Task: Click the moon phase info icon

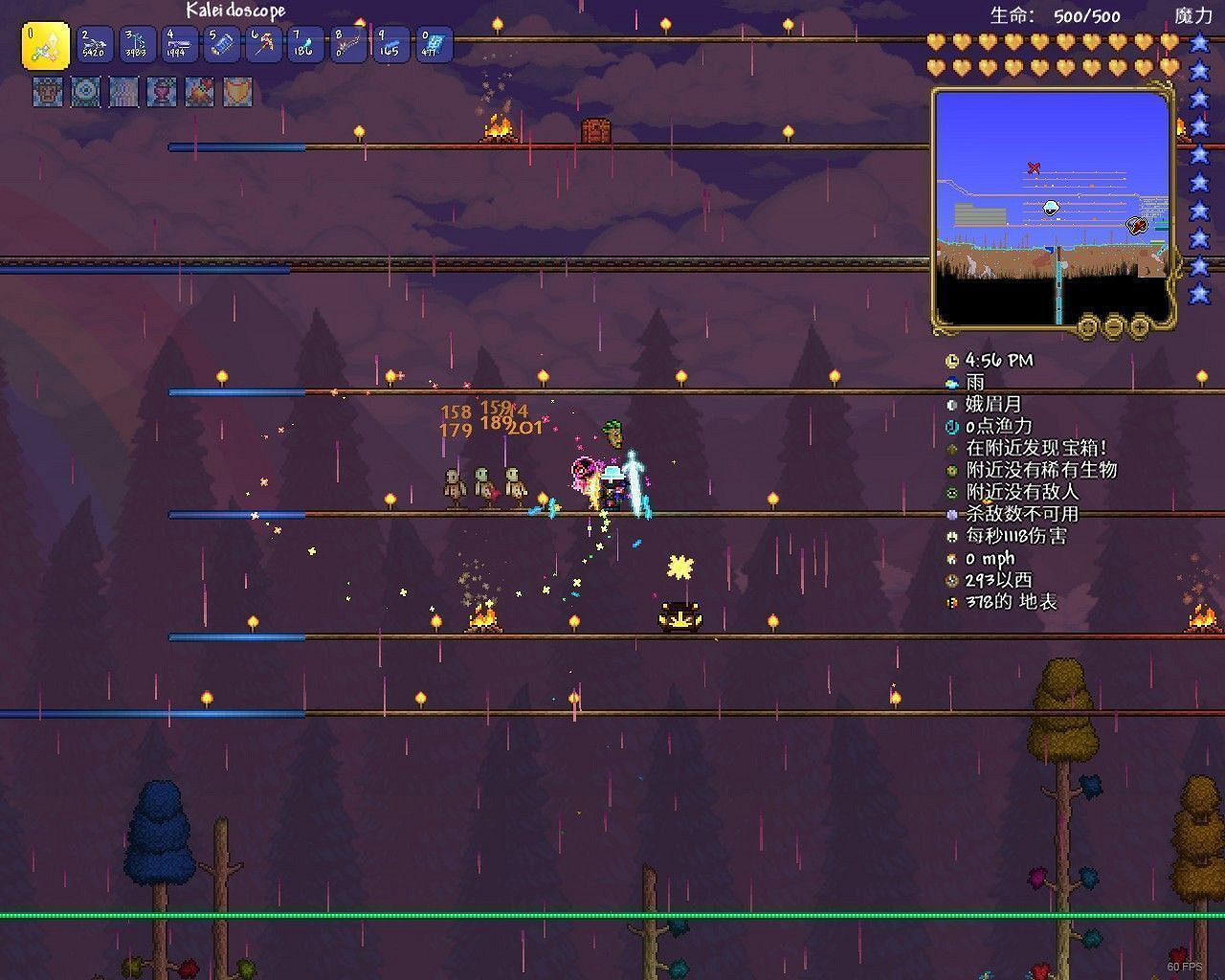Action: [x=950, y=406]
